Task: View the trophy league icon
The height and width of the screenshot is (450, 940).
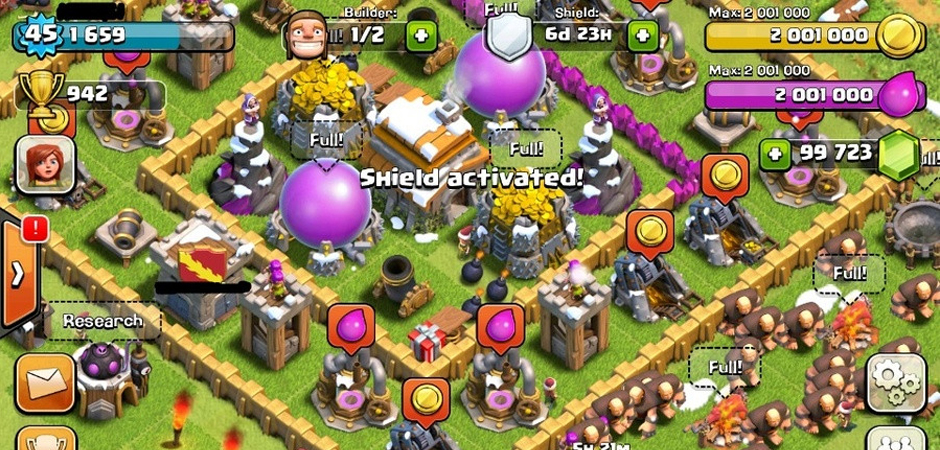Action: tap(41, 95)
